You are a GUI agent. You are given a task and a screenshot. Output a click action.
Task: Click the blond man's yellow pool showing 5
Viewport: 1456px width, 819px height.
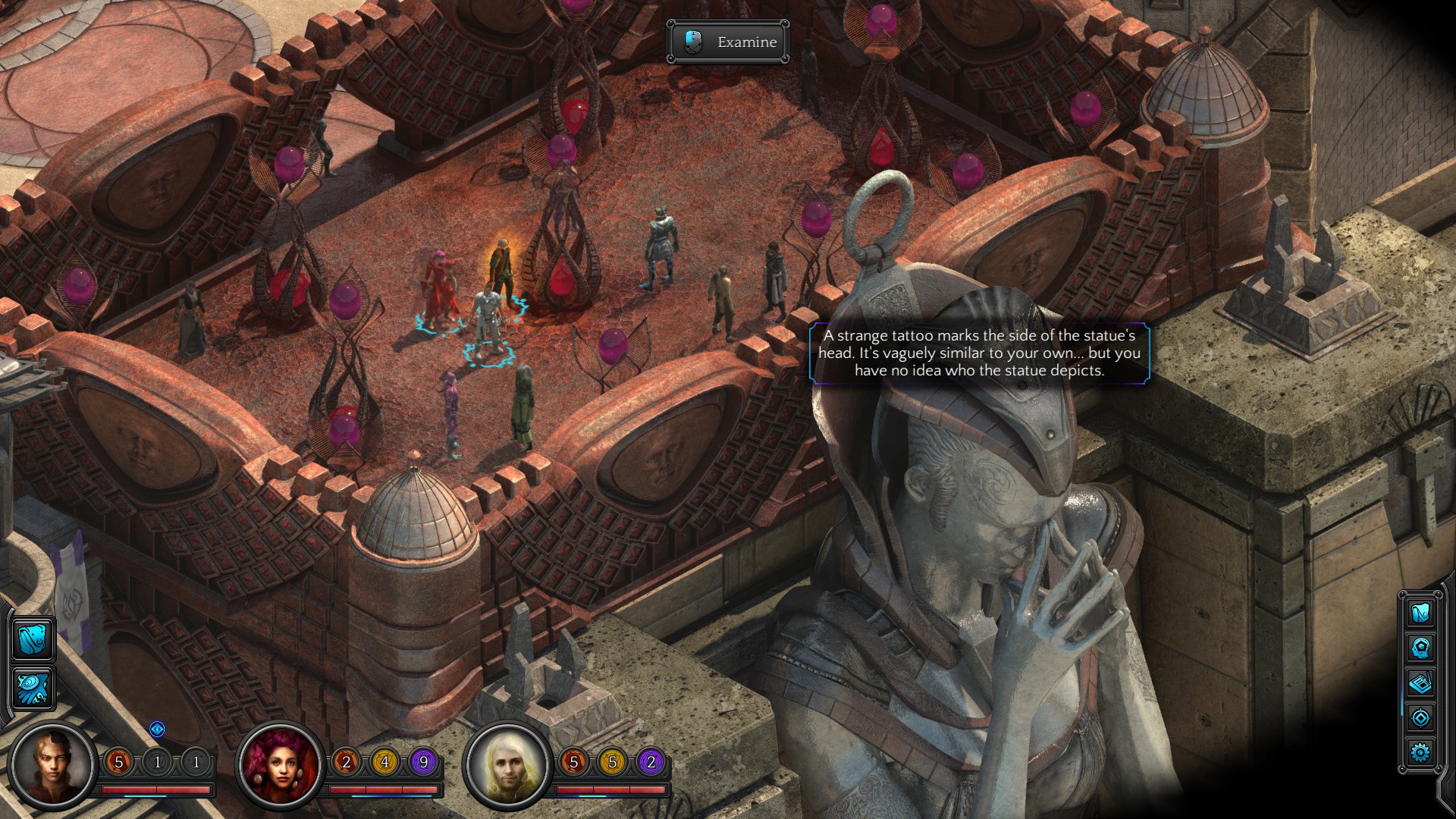click(x=613, y=761)
